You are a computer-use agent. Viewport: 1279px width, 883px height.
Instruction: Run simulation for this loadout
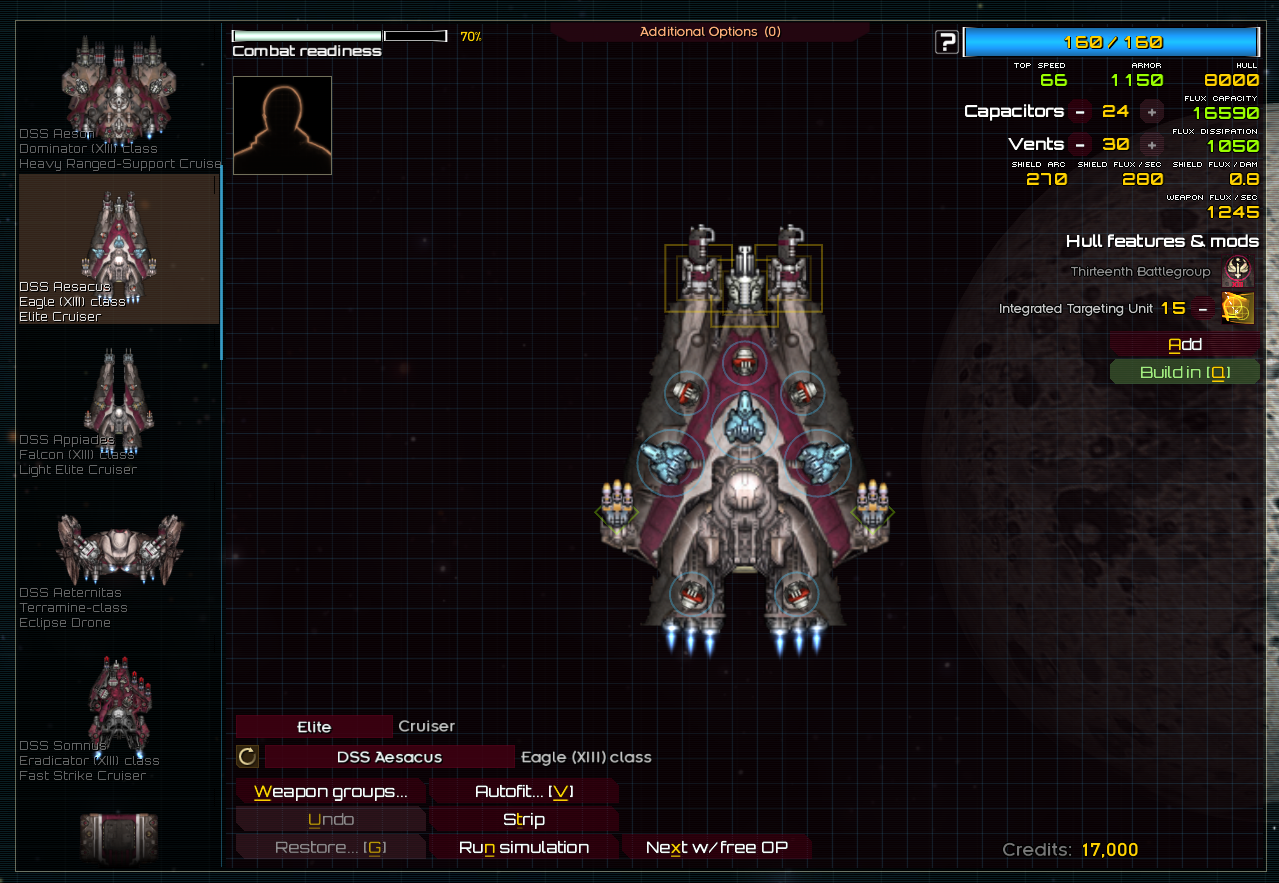[x=524, y=848]
